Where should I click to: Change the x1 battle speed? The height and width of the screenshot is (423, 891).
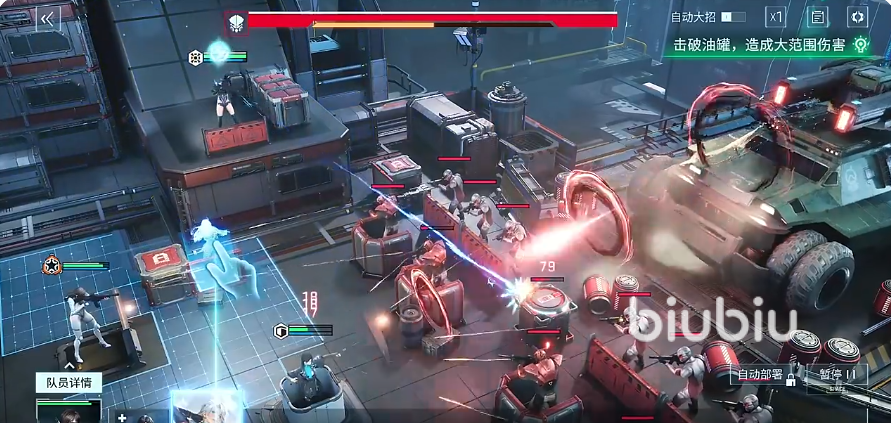click(x=776, y=17)
